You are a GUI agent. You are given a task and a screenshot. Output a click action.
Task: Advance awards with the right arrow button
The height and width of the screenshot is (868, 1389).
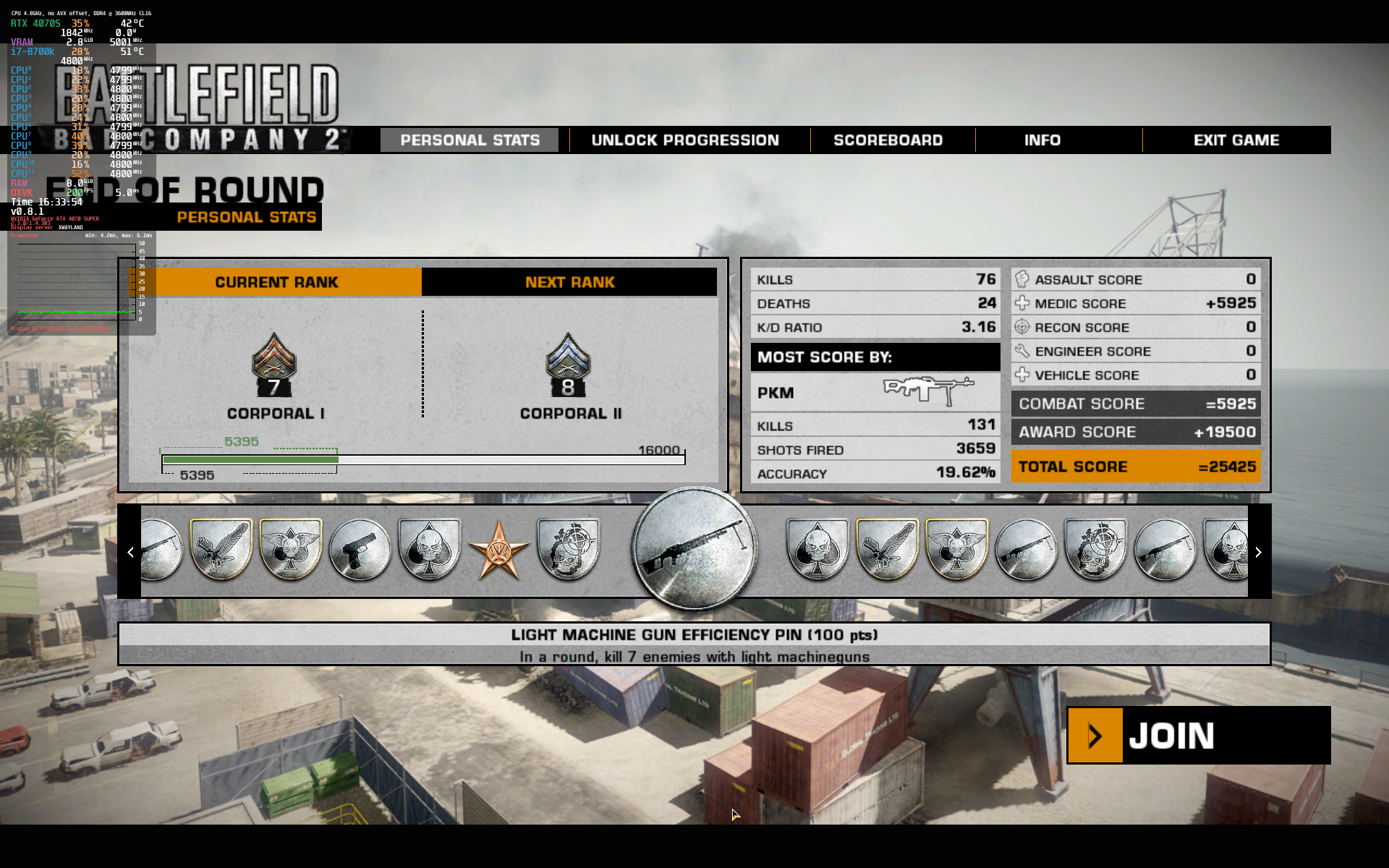(1258, 552)
